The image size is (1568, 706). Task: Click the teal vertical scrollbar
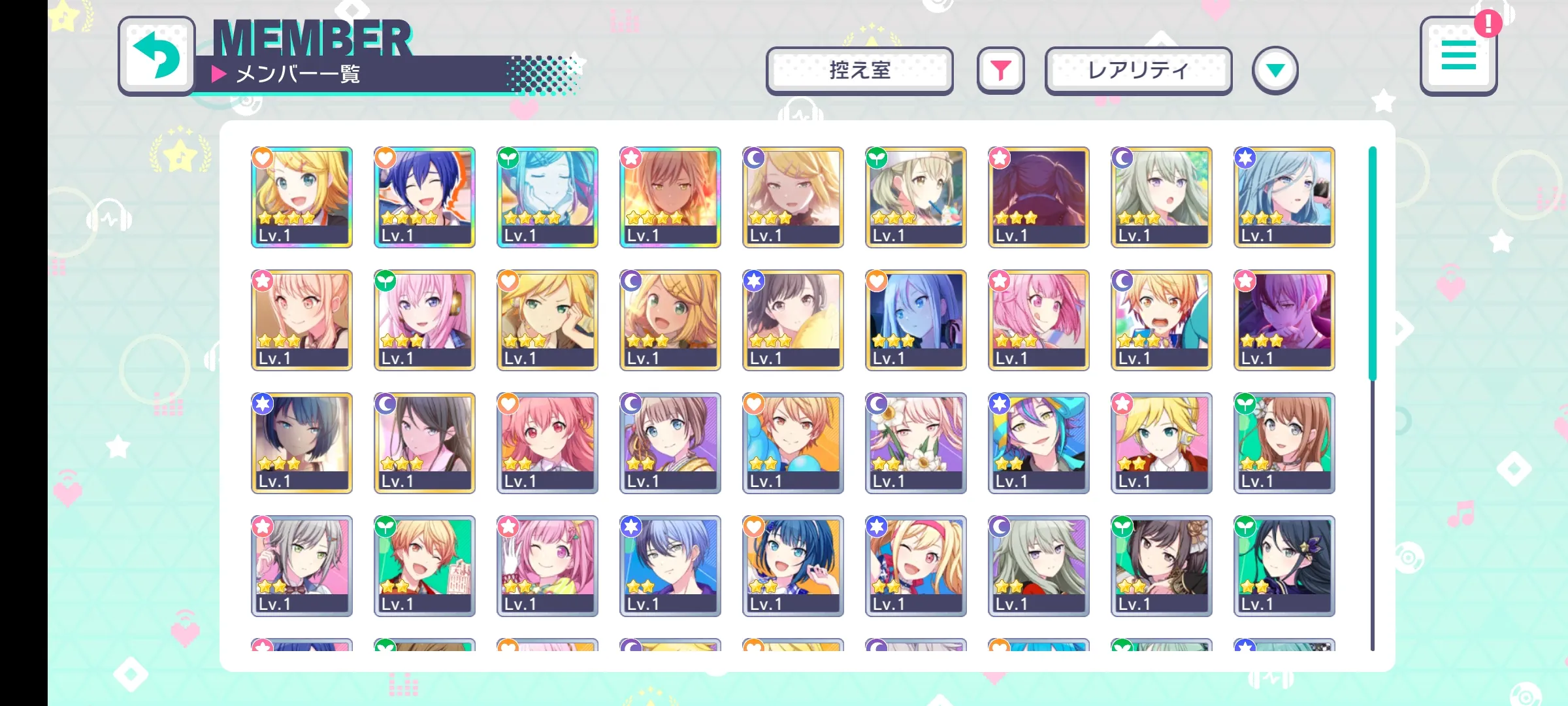pos(1372,263)
